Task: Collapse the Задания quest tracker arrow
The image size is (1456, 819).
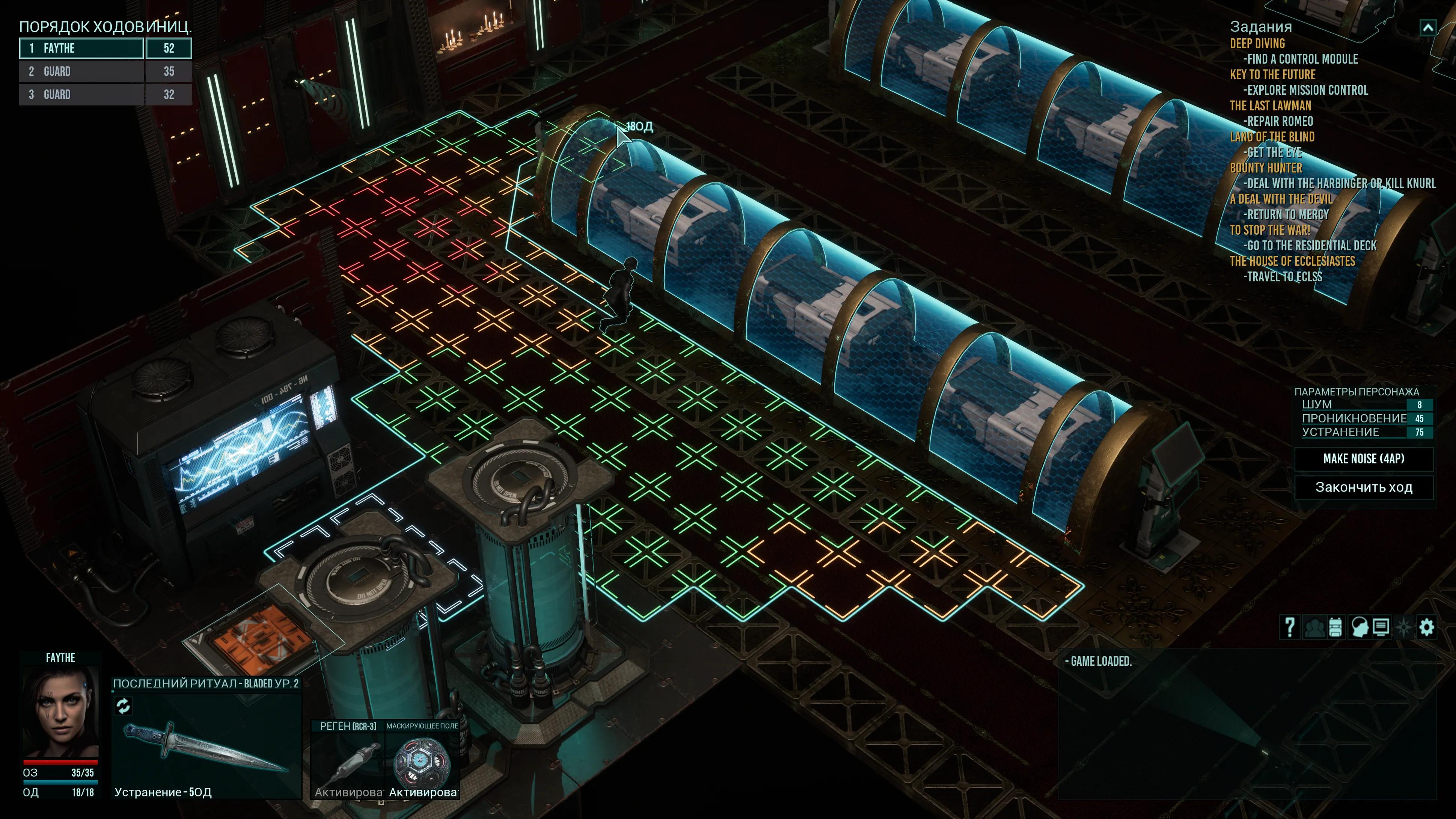Action: point(1428,27)
